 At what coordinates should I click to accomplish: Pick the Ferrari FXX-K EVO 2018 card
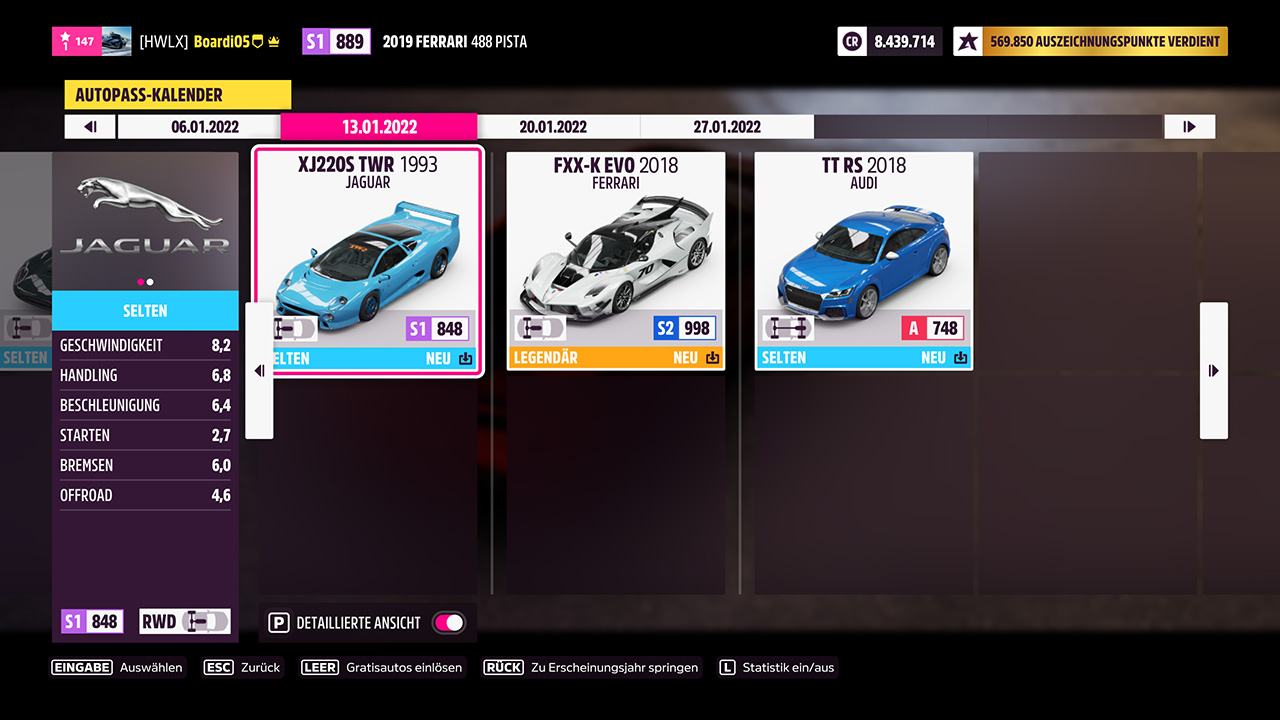616,260
